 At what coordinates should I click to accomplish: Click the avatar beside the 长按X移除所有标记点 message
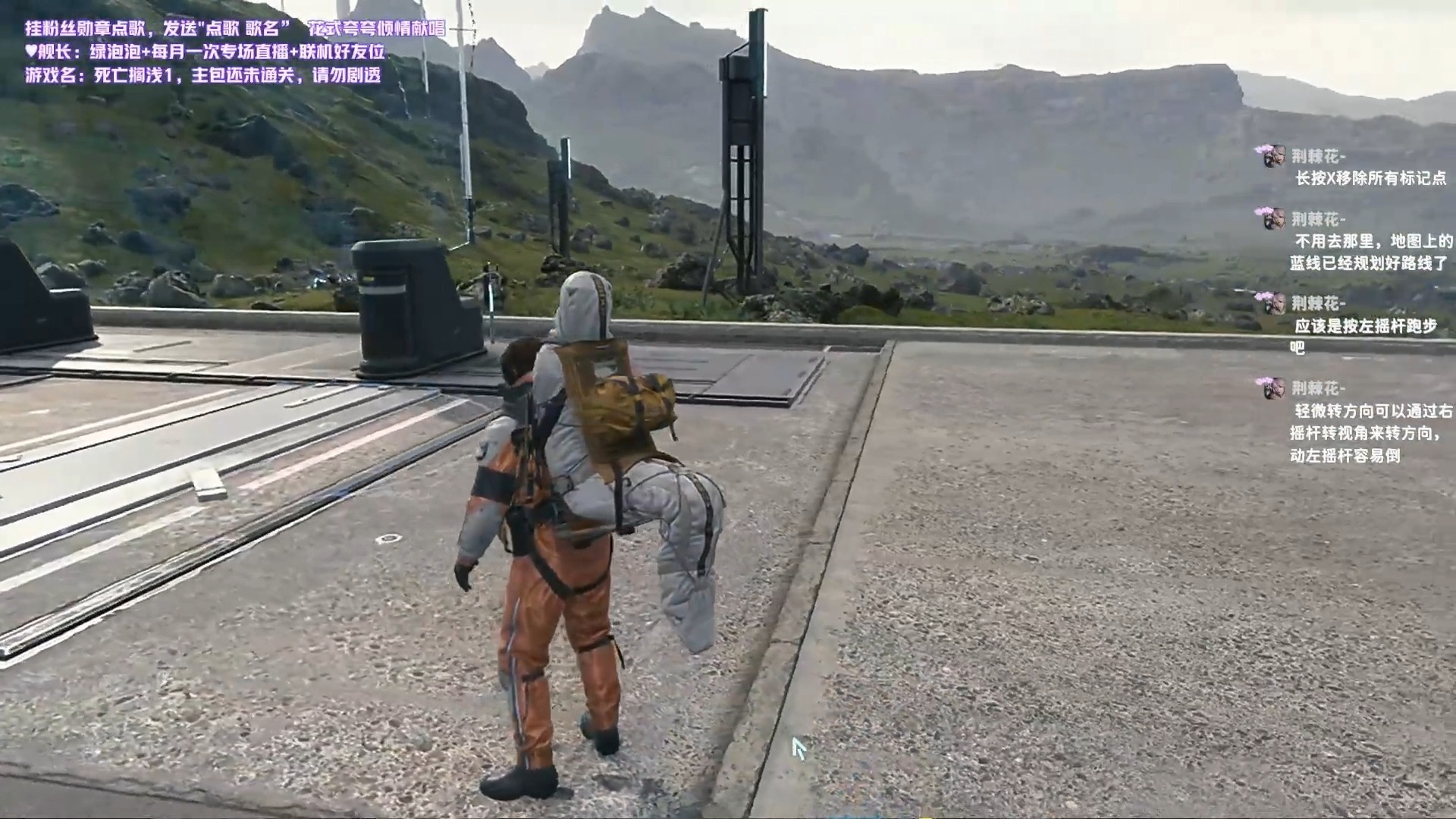coord(1273,157)
